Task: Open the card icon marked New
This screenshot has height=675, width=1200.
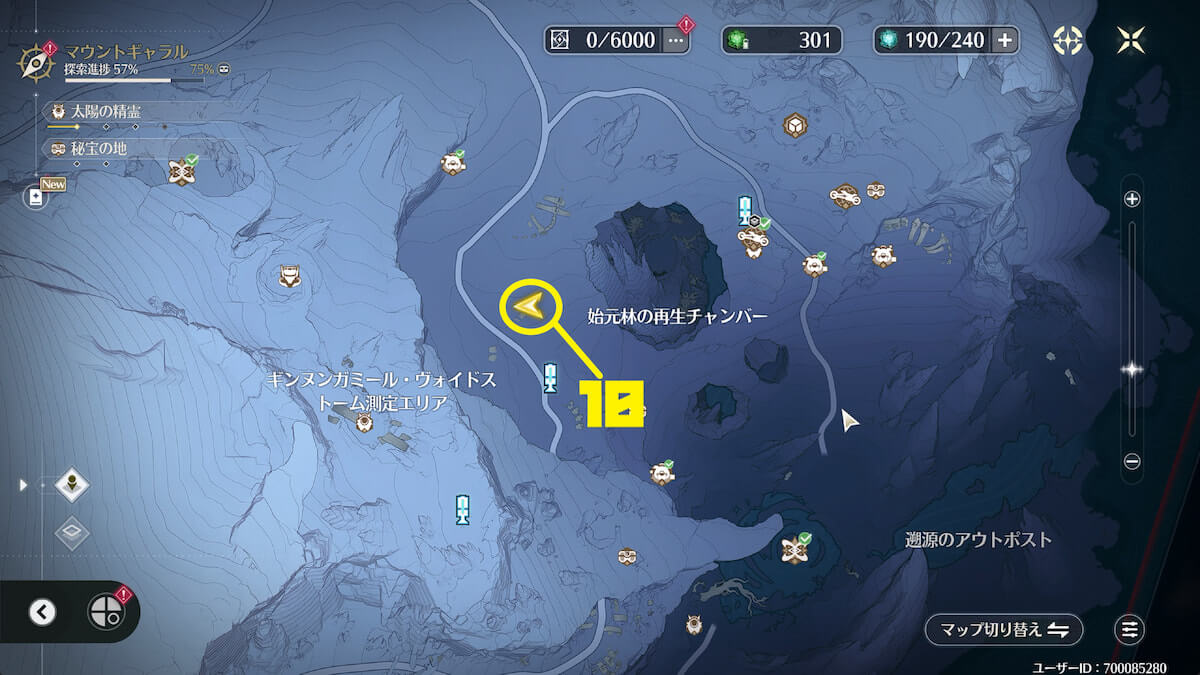Action: click(37, 196)
